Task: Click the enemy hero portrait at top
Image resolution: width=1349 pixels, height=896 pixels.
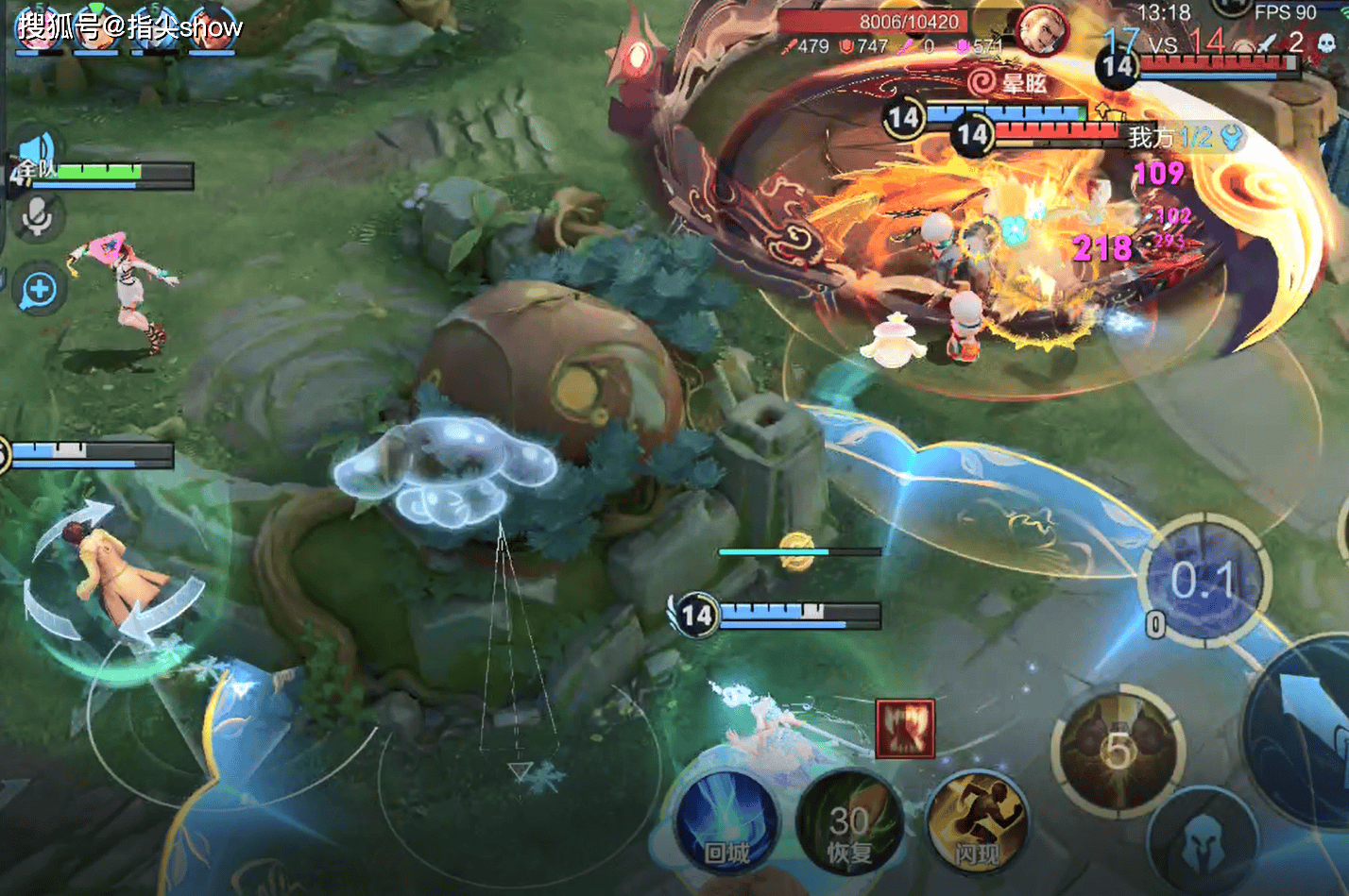Action: tap(1042, 31)
